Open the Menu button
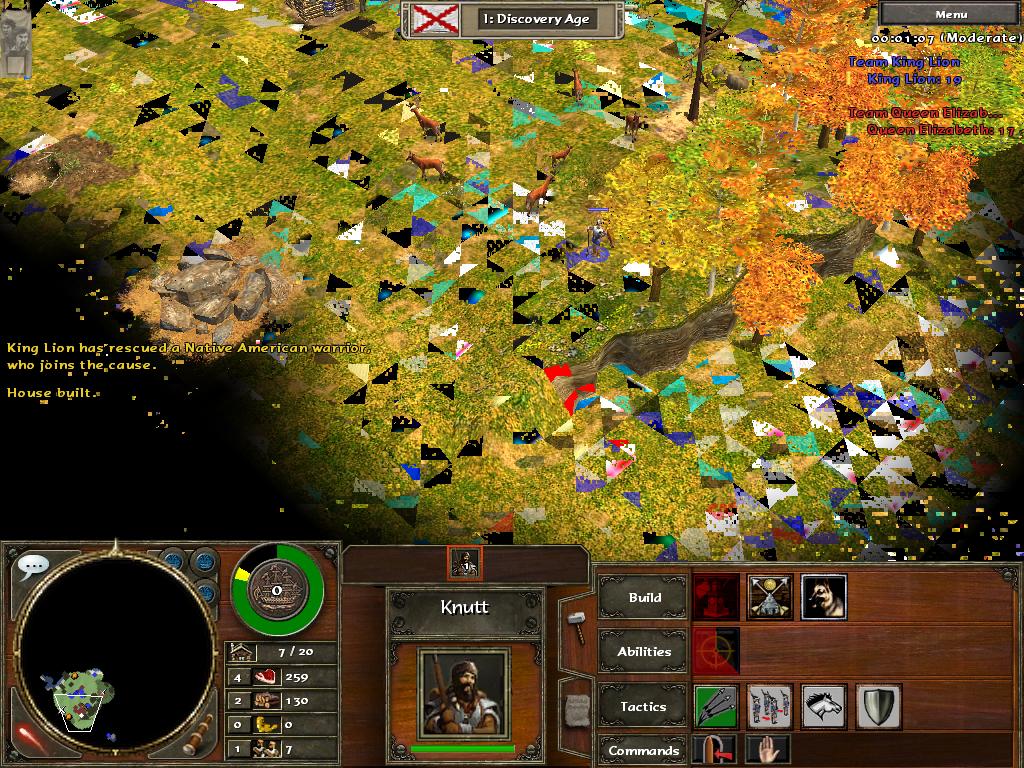Screen dimensions: 1024x768 (x=950, y=14)
